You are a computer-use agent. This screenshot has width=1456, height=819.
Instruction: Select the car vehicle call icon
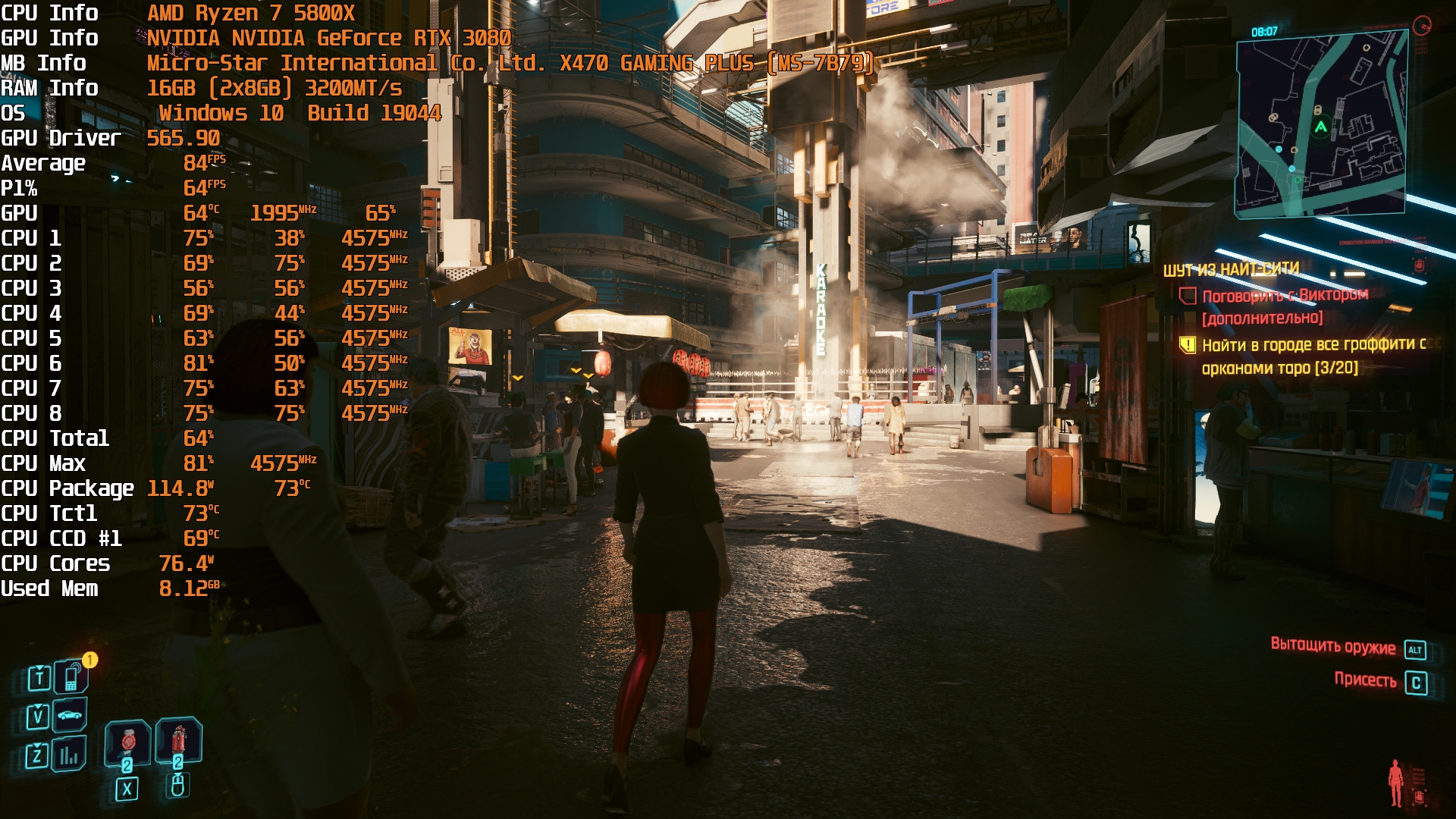[70, 715]
